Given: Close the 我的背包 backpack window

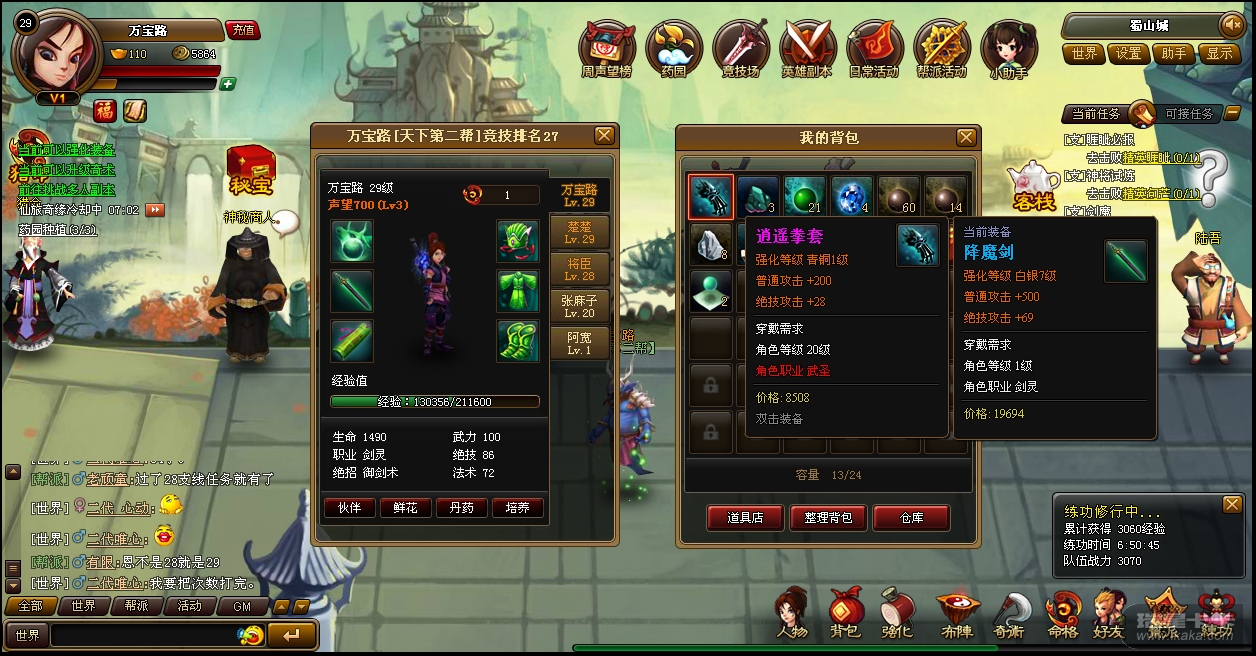Looking at the screenshot, I should tap(966, 137).
